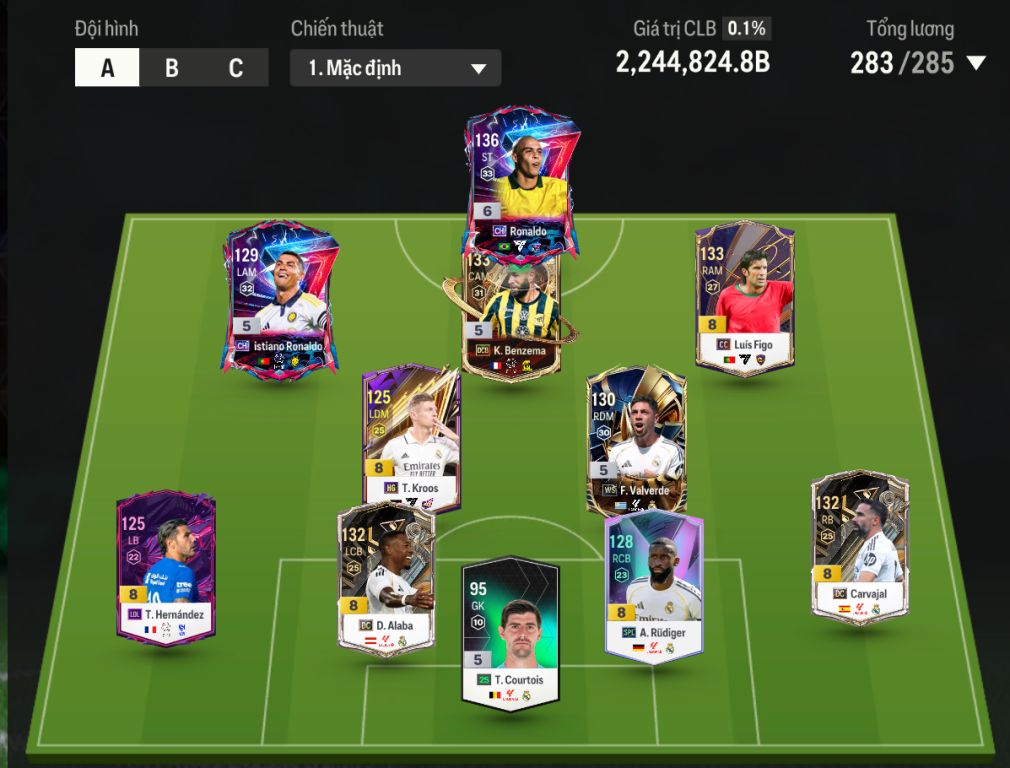Viewport: 1010px width, 768px height.
Task: Choose goalkeeper T. Courtois's card
Action: point(510,632)
